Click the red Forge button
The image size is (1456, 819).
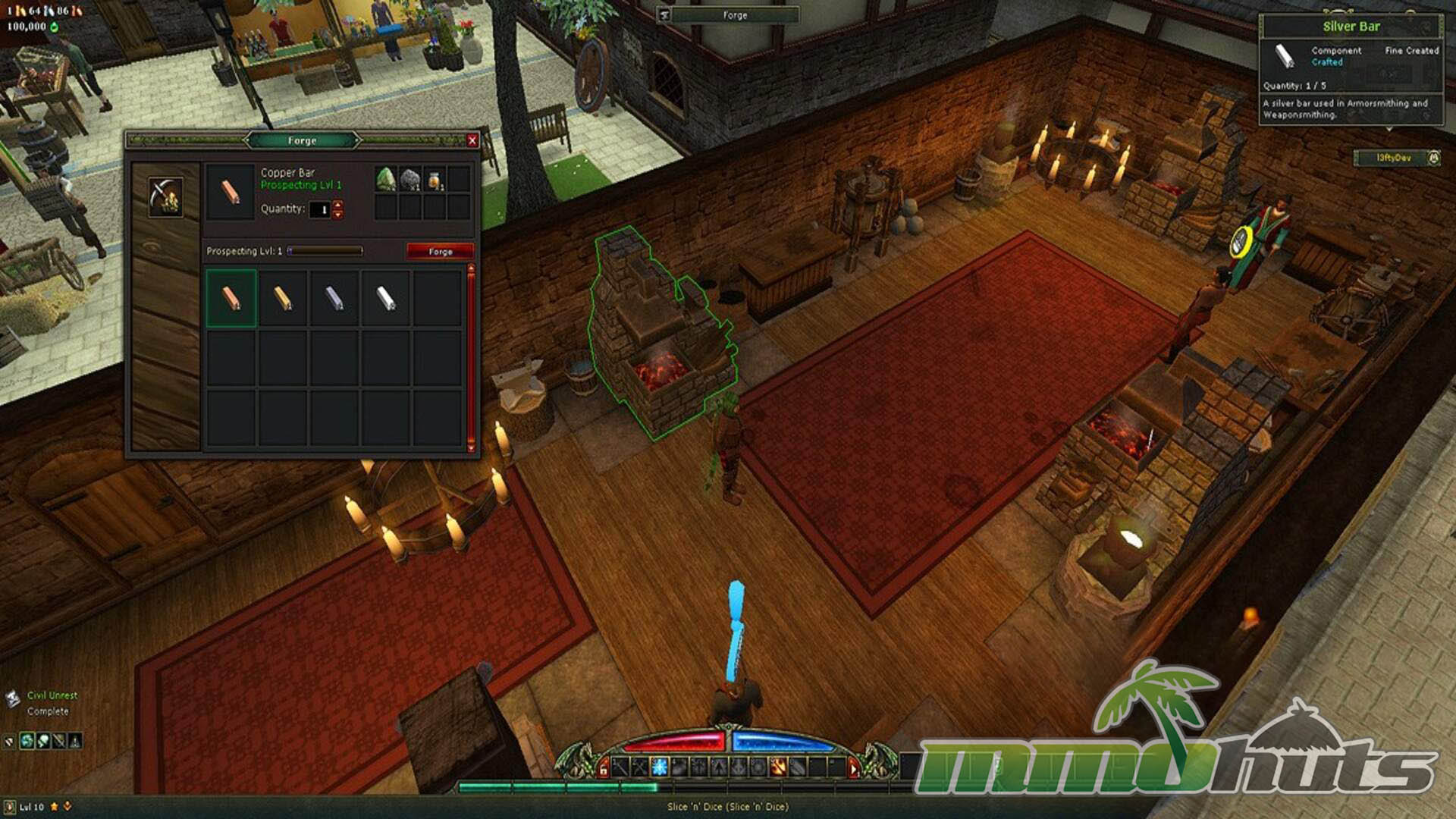point(440,251)
